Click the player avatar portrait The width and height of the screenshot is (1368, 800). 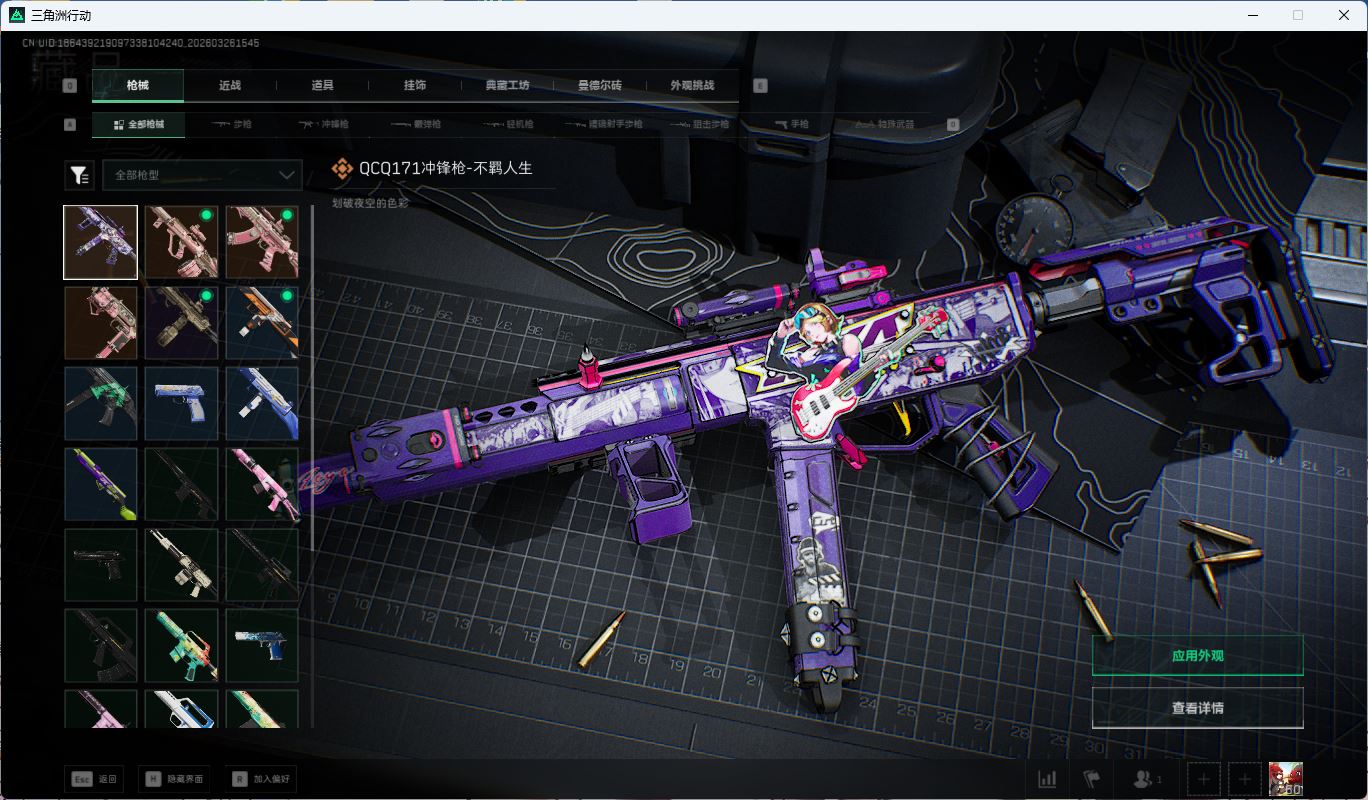pos(1285,779)
